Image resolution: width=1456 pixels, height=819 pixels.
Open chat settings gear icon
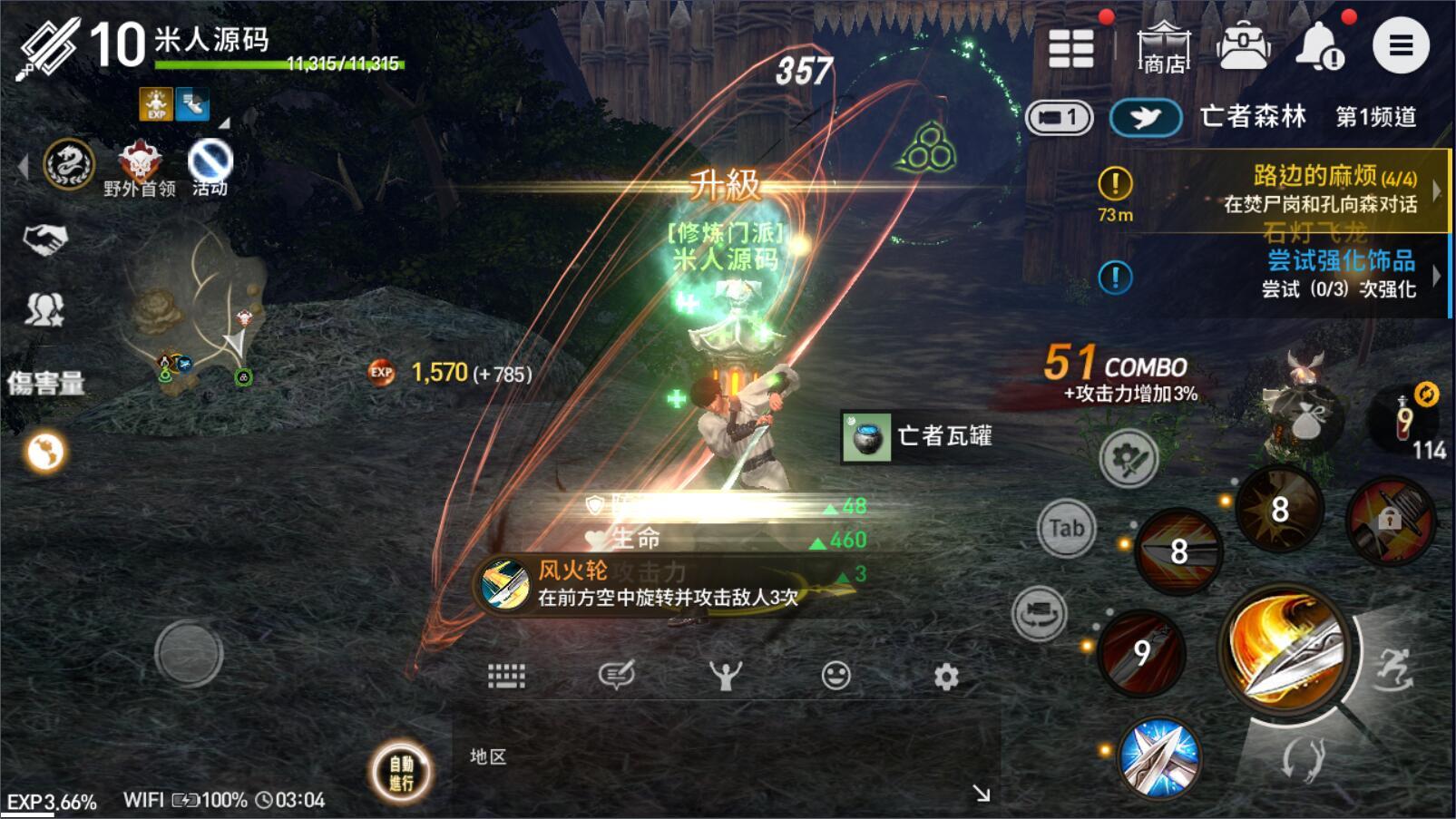point(946,677)
